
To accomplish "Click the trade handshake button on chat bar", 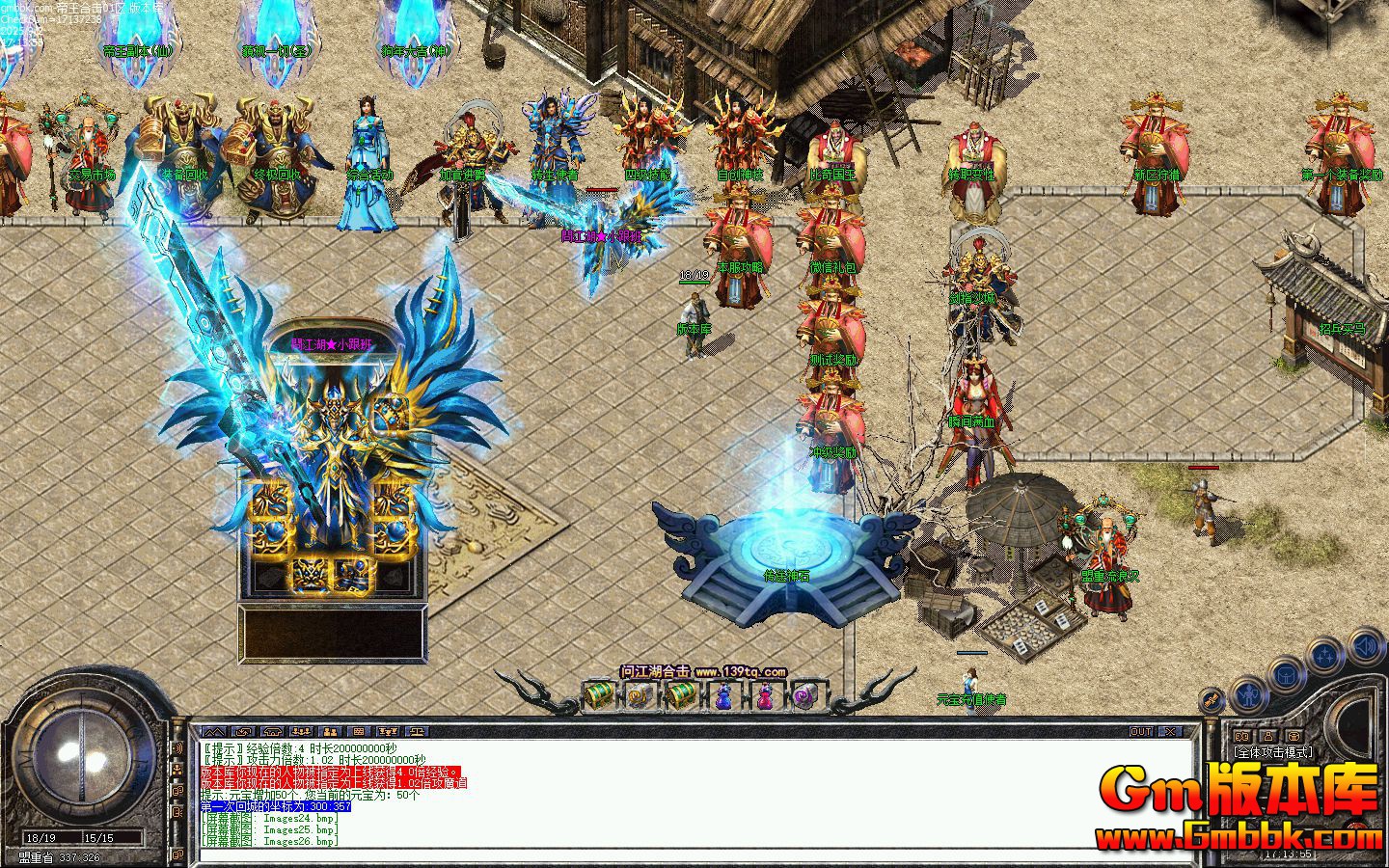I will [x=245, y=731].
